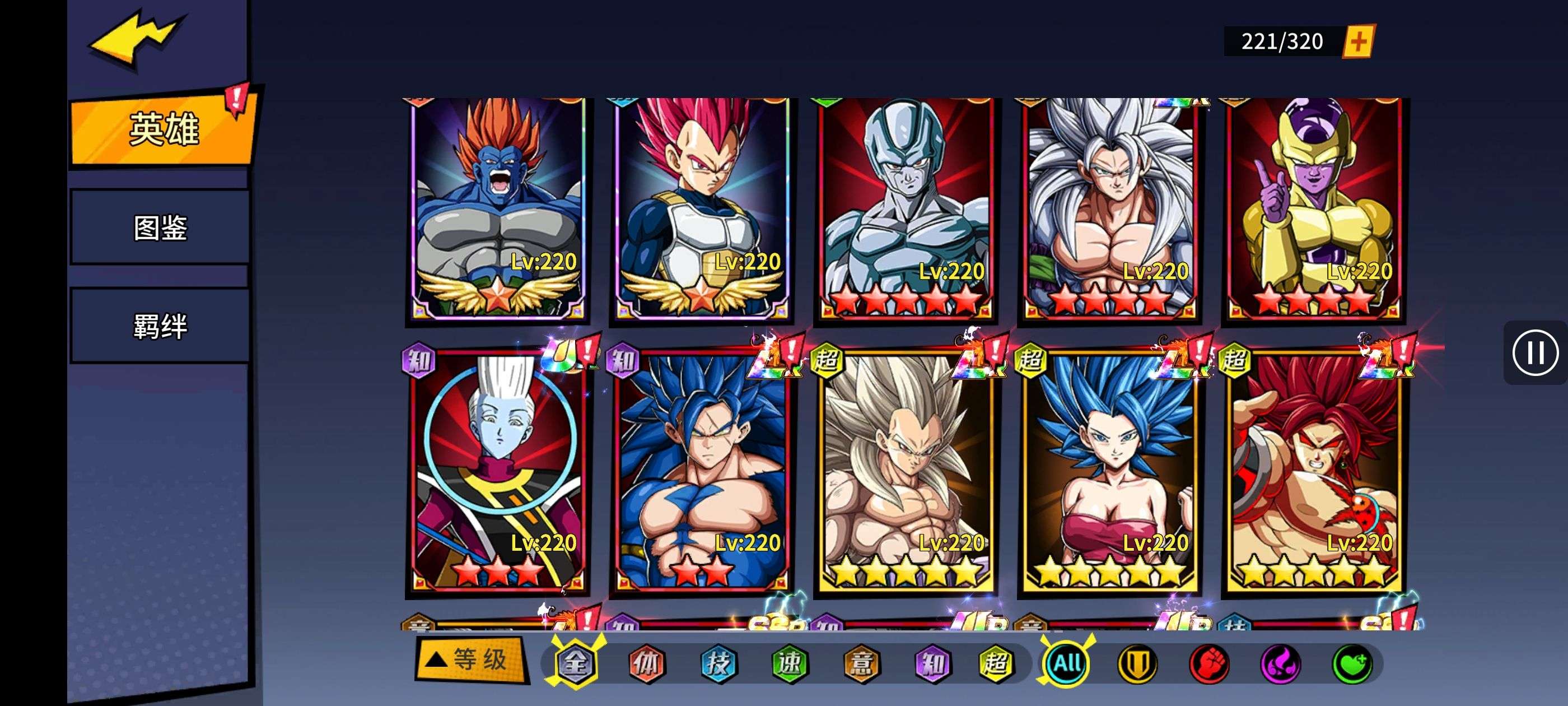Select the 全 attribute filter
This screenshot has width=1568, height=706.
(x=575, y=663)
